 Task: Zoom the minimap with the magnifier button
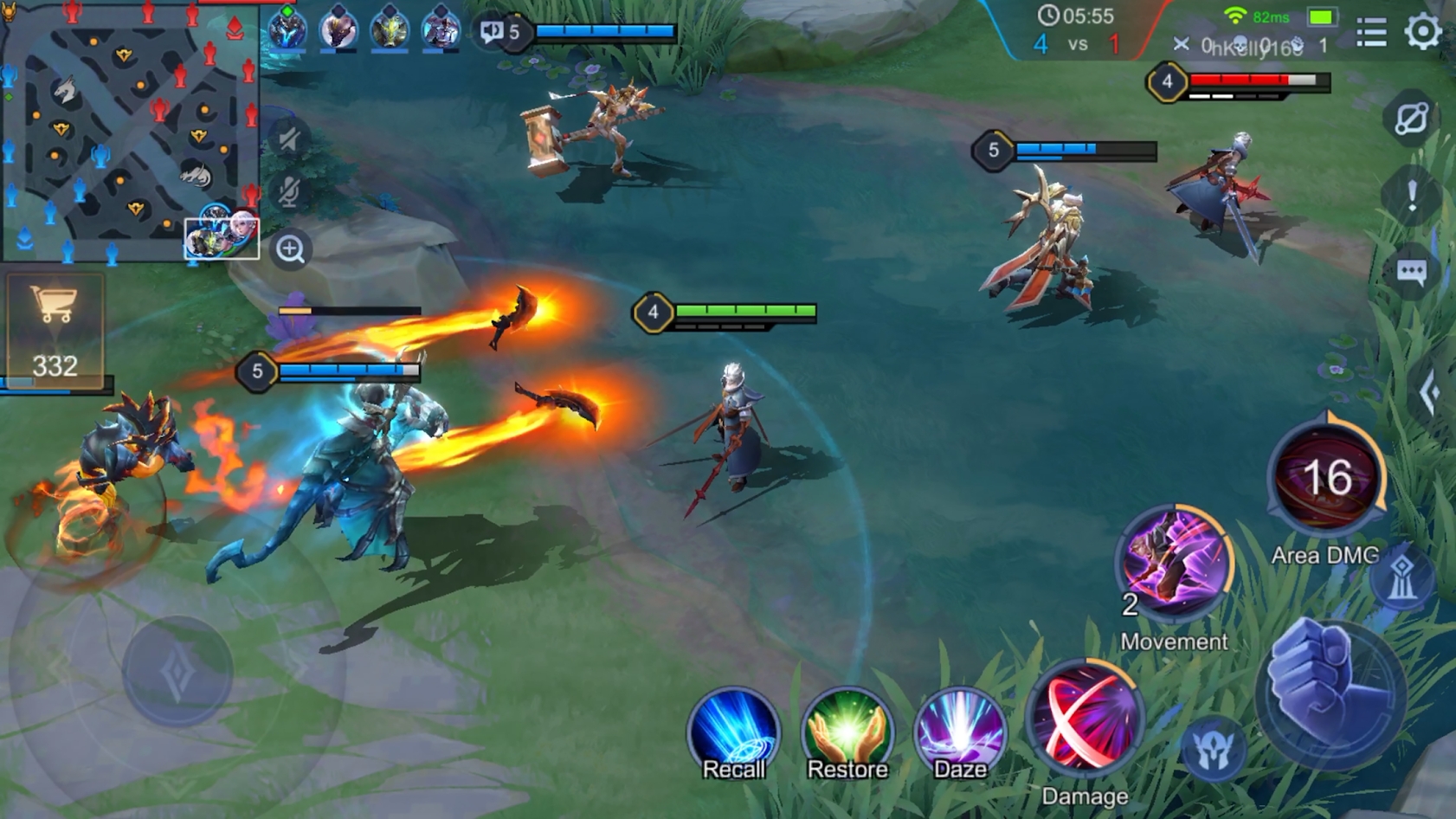click(x=290, y=249)
